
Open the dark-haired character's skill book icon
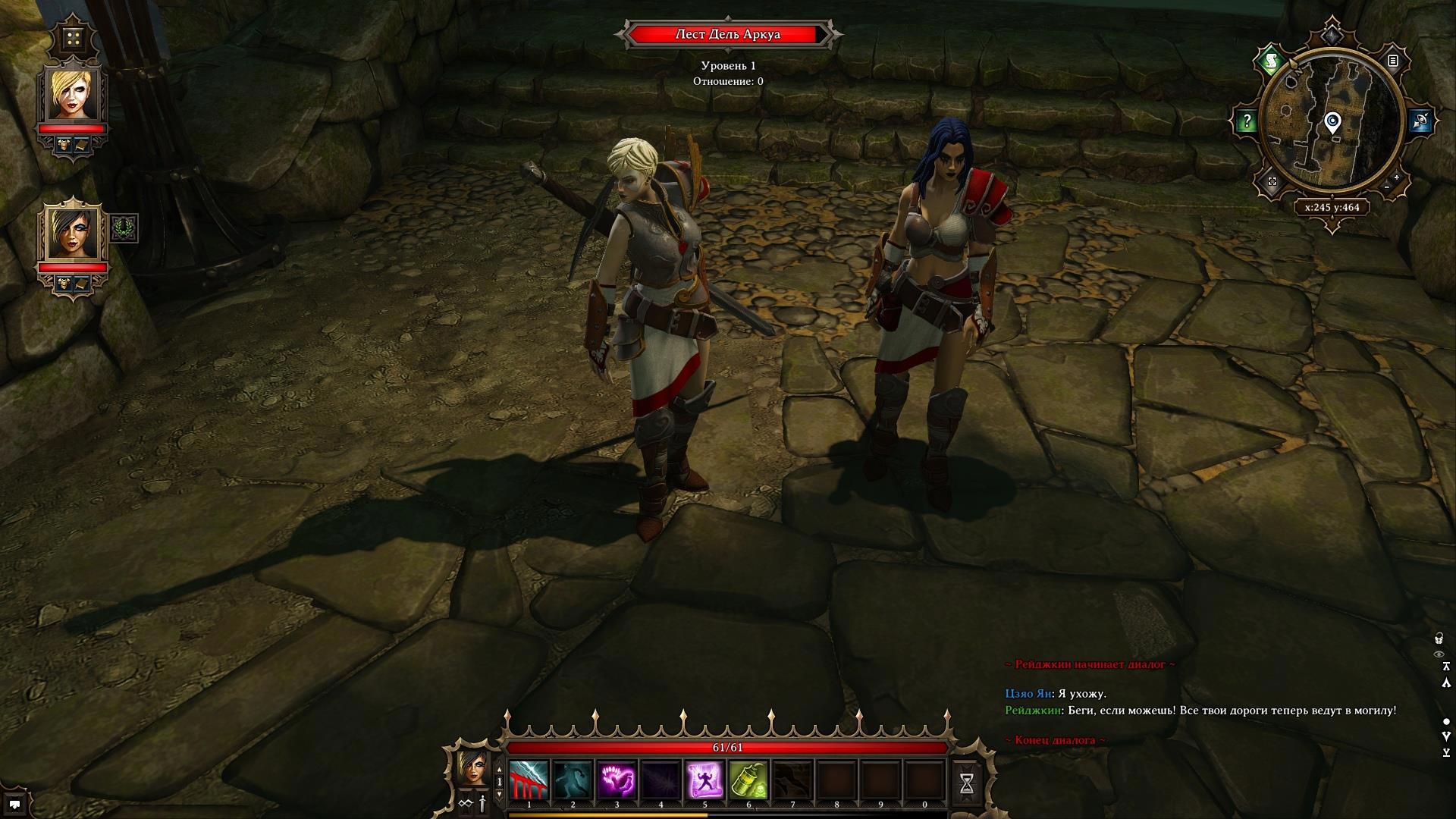[x=82, y=283]
